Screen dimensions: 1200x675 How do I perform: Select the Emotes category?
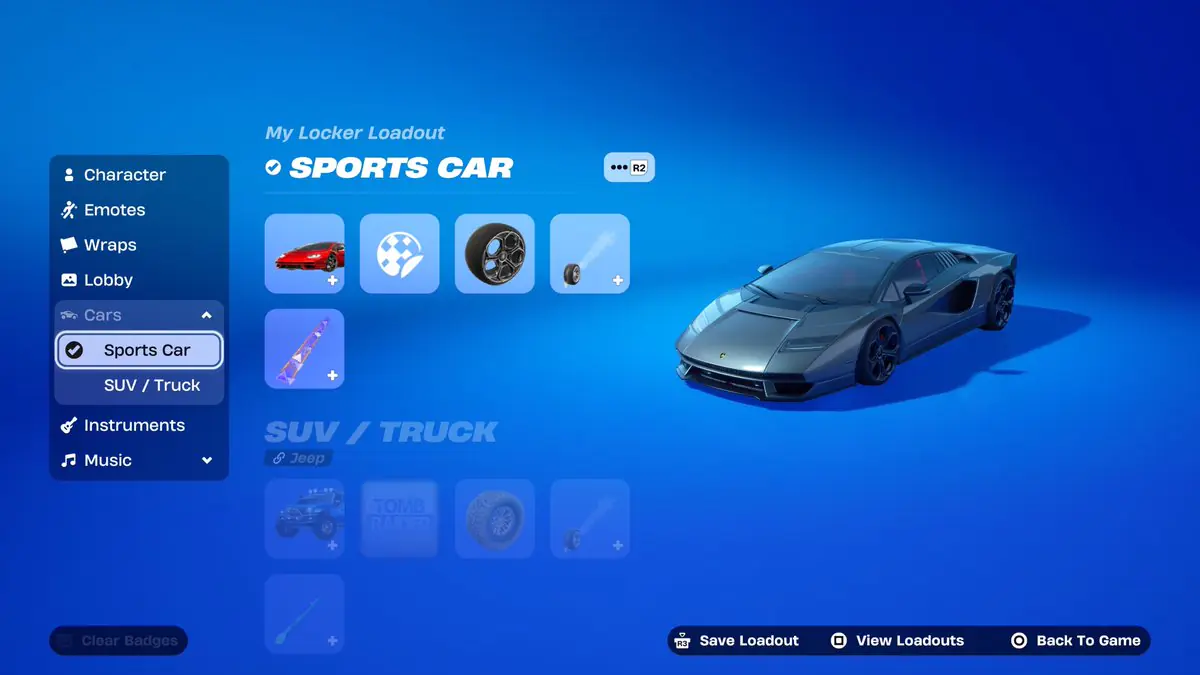(x=114, y=210)
